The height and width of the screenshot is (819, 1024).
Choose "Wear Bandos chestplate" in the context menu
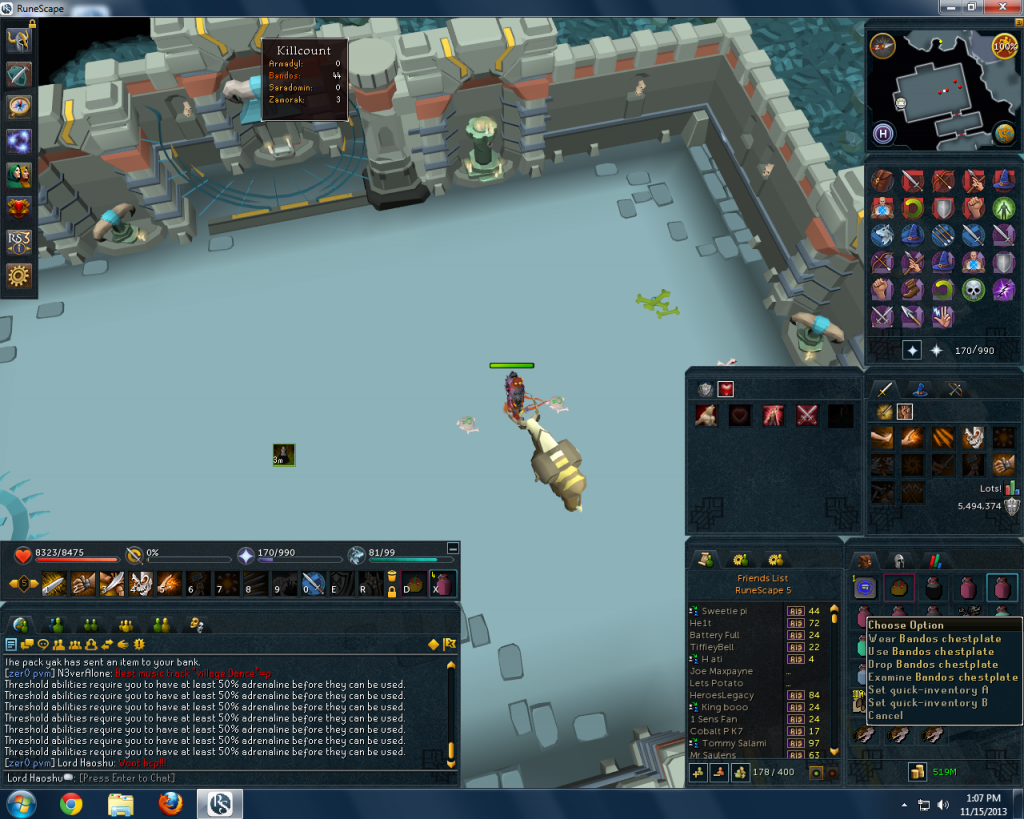934,639
